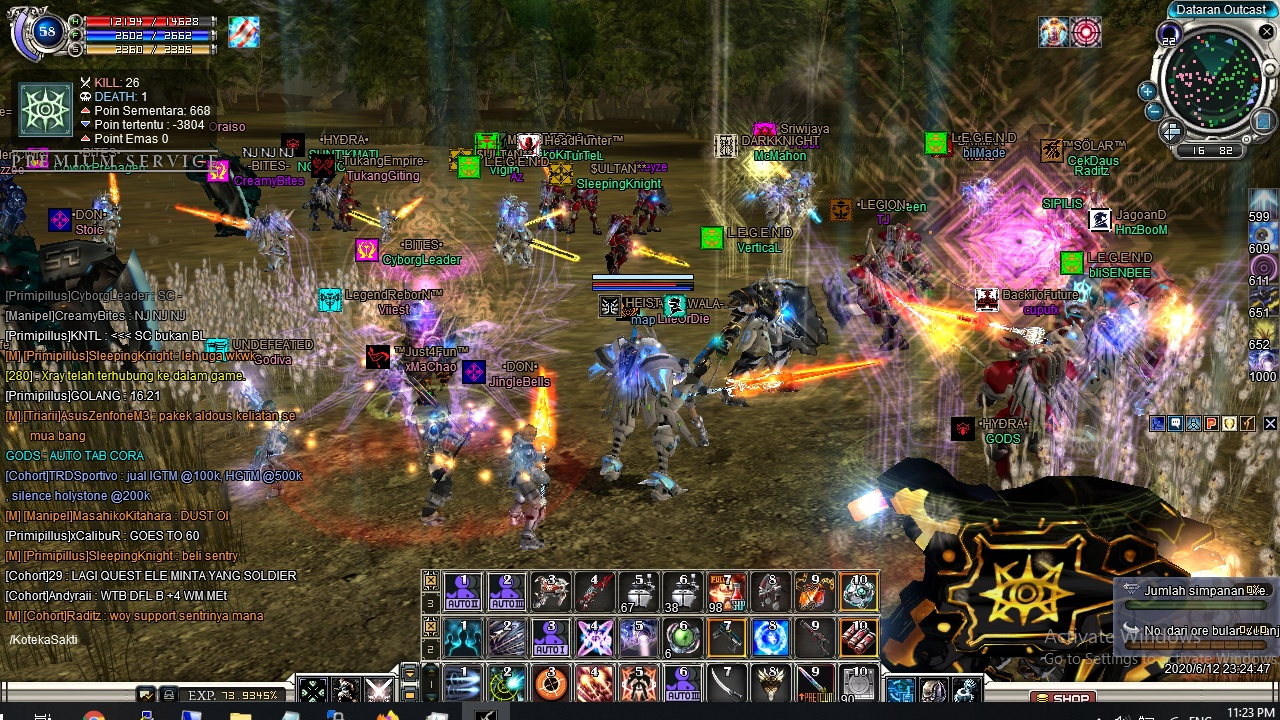Click the red target buff icon
The height and width of the screenshot is (720, 1280).
pos(1085,32)
